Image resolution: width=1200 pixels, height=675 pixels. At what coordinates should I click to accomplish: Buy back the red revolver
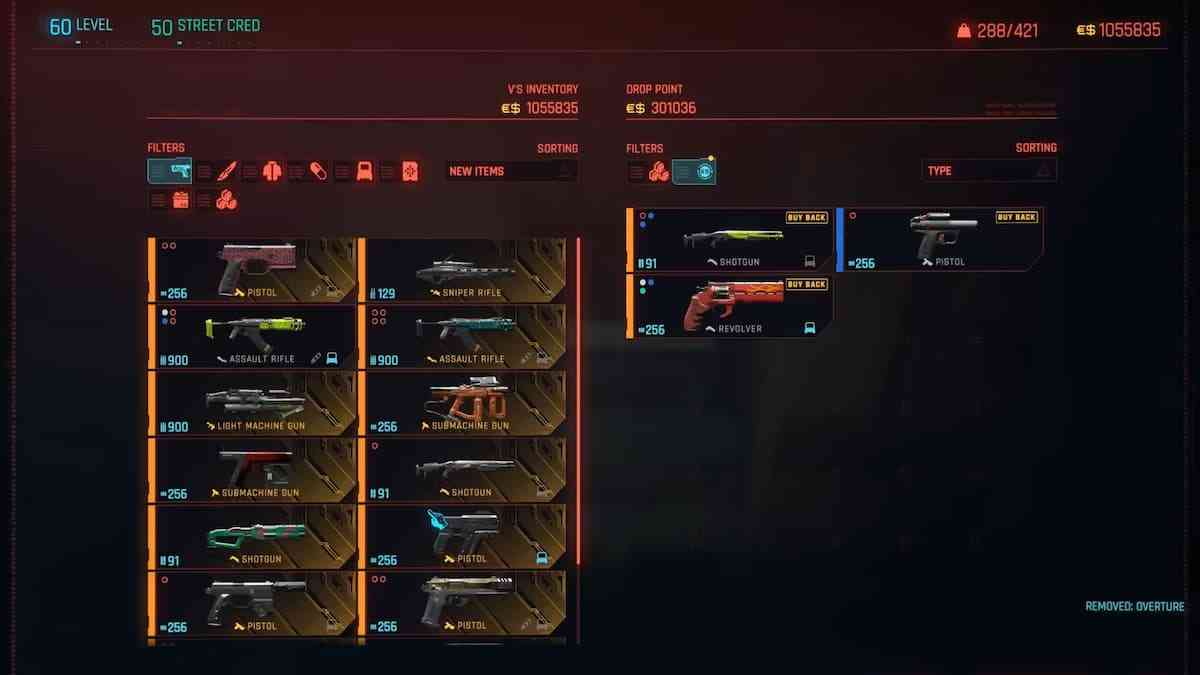(730, 306)
